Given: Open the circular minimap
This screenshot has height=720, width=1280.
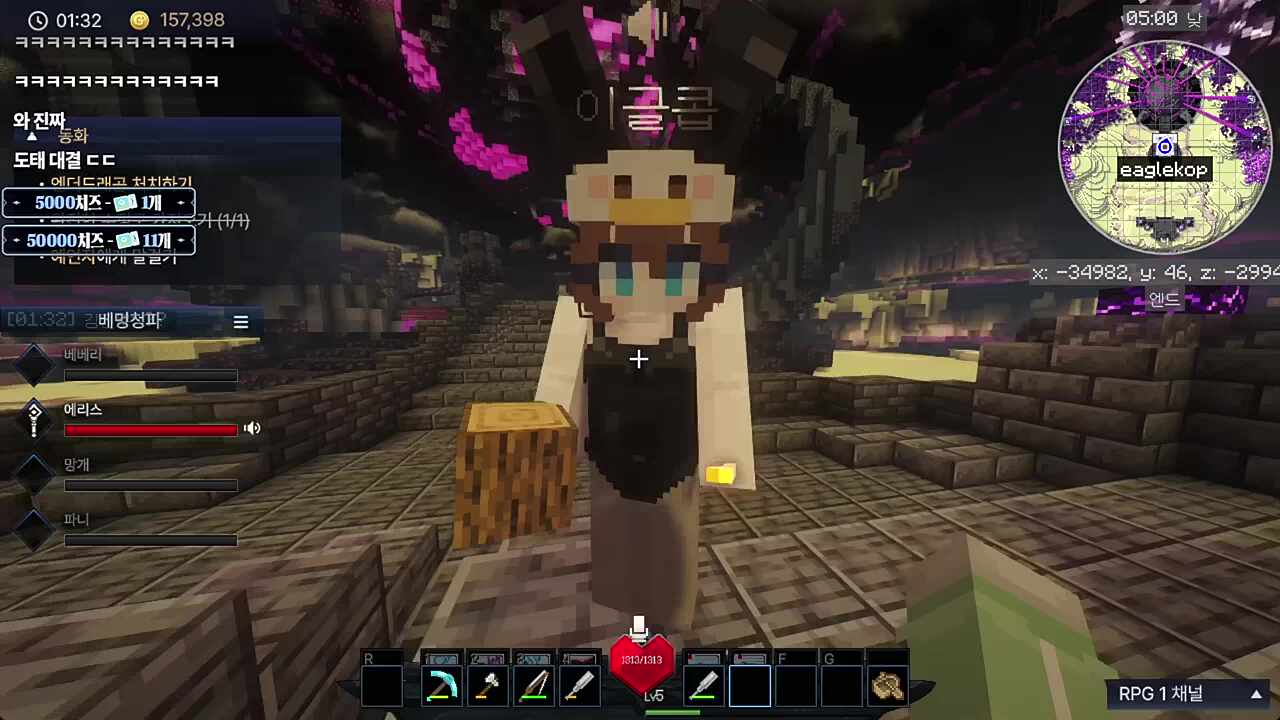Looking at the screenshot, I should tap(1164, 146).
